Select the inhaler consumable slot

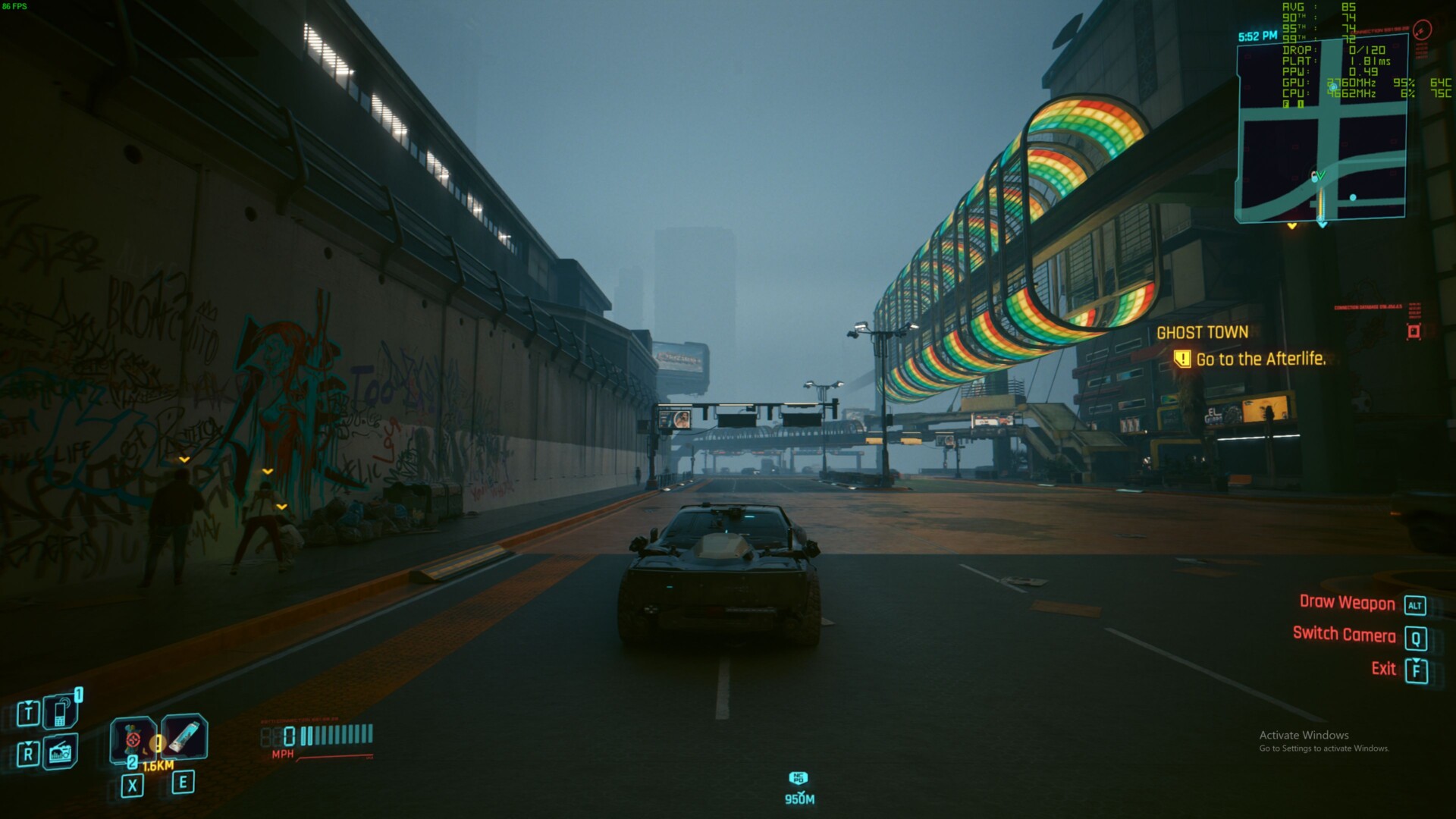pyautogui.click(x=184, y=736)
